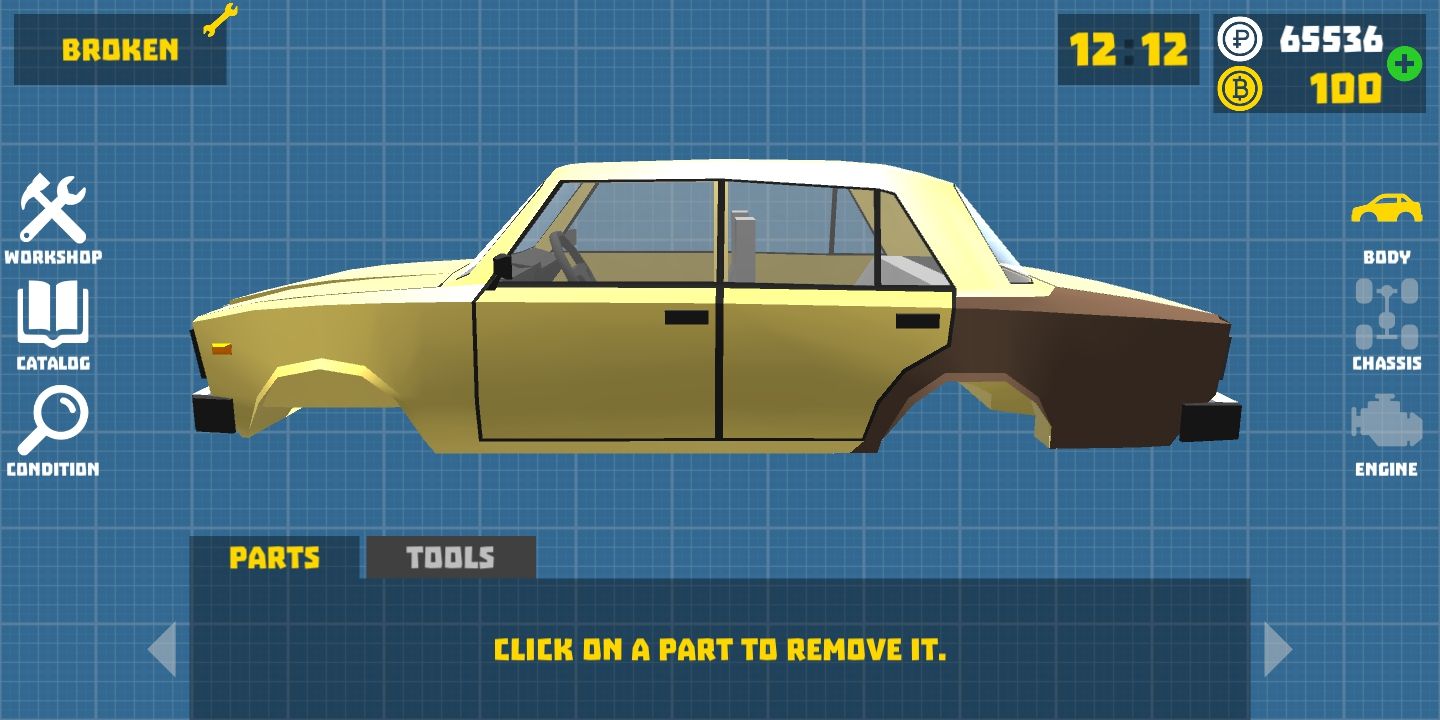Click the right arrow of parts panel
This screenshot has width=1440, height=720.
point(1277,649)
